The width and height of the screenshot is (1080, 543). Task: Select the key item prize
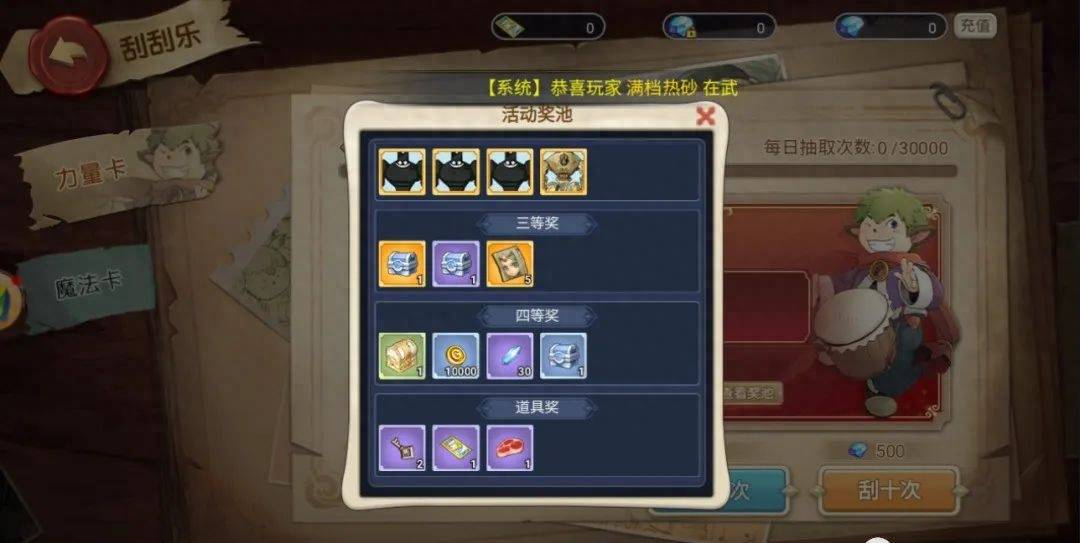click(x=402, y=448)
